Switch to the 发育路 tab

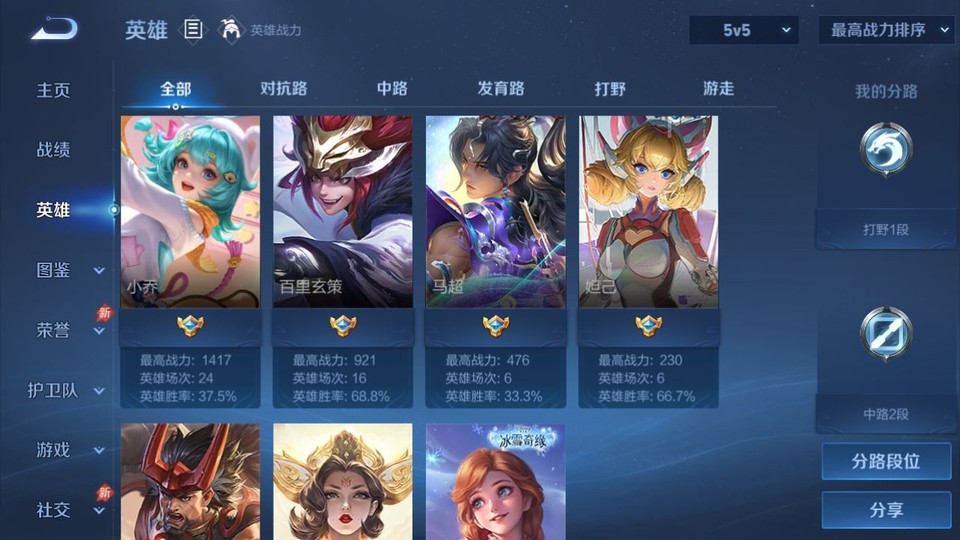(501, 88)
